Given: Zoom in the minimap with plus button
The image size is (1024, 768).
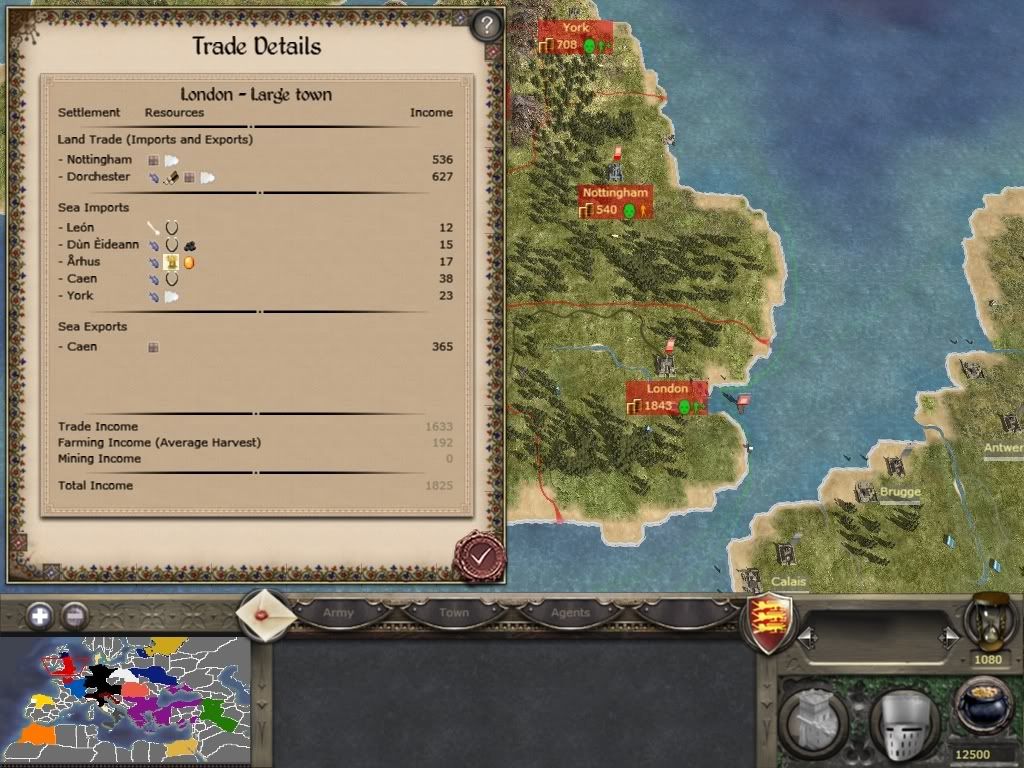Looking at the screenshot, I should pos(40,616).
